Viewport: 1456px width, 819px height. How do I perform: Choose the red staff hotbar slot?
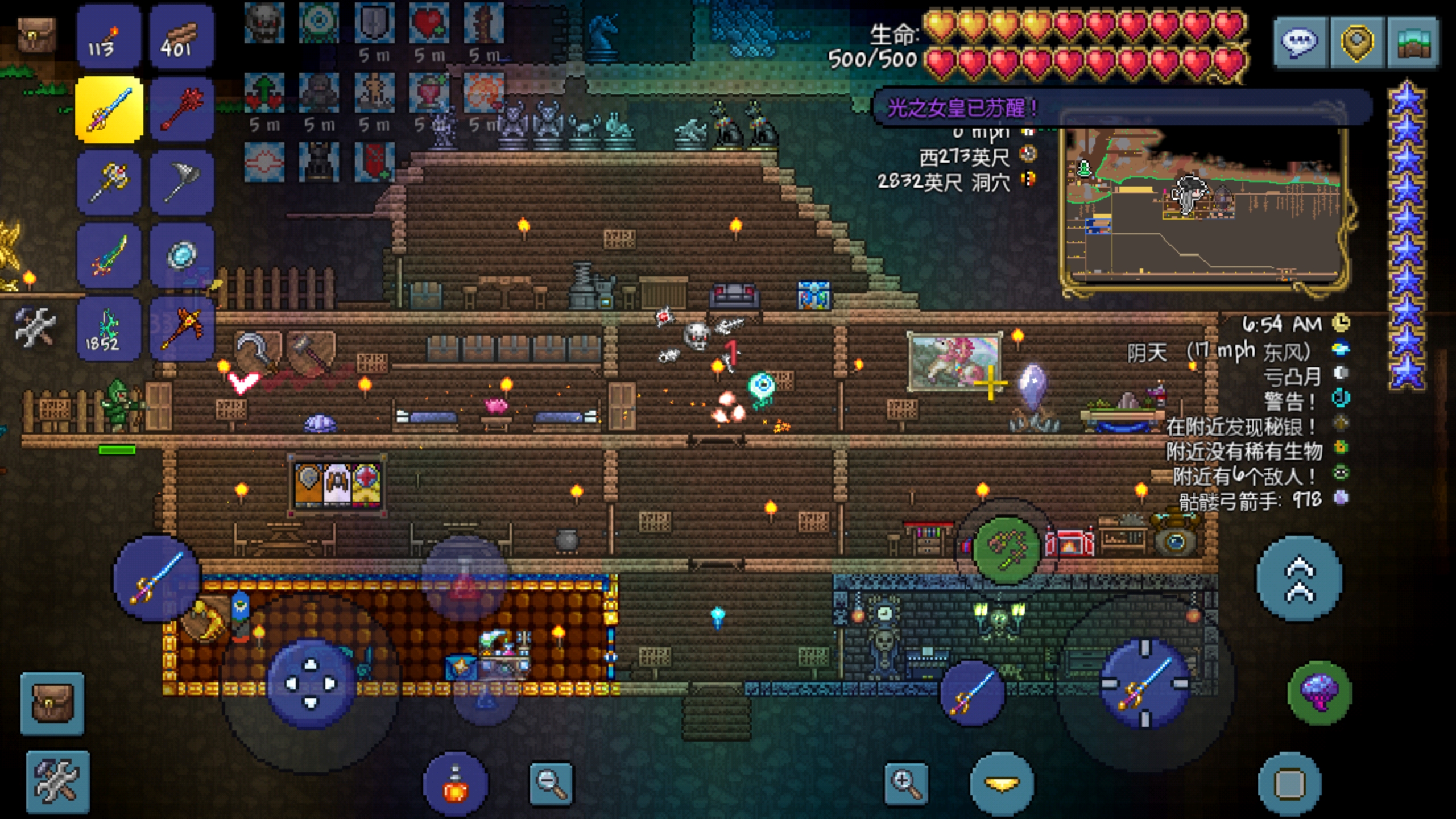(181, 109)
